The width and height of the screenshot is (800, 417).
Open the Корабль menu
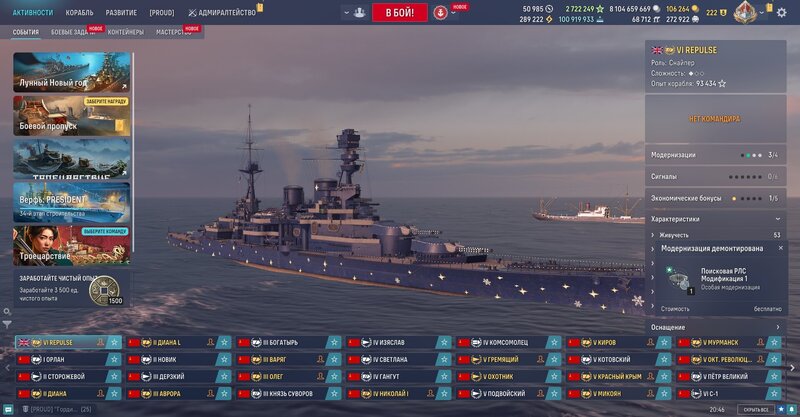click(x=79, y=12)
